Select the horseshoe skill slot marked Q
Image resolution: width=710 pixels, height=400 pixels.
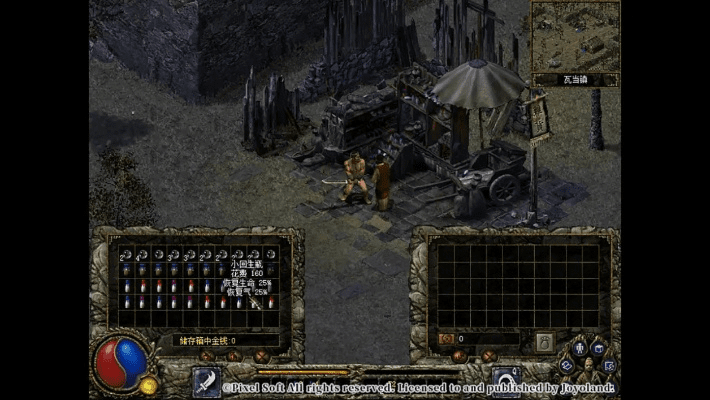point(506,381)
